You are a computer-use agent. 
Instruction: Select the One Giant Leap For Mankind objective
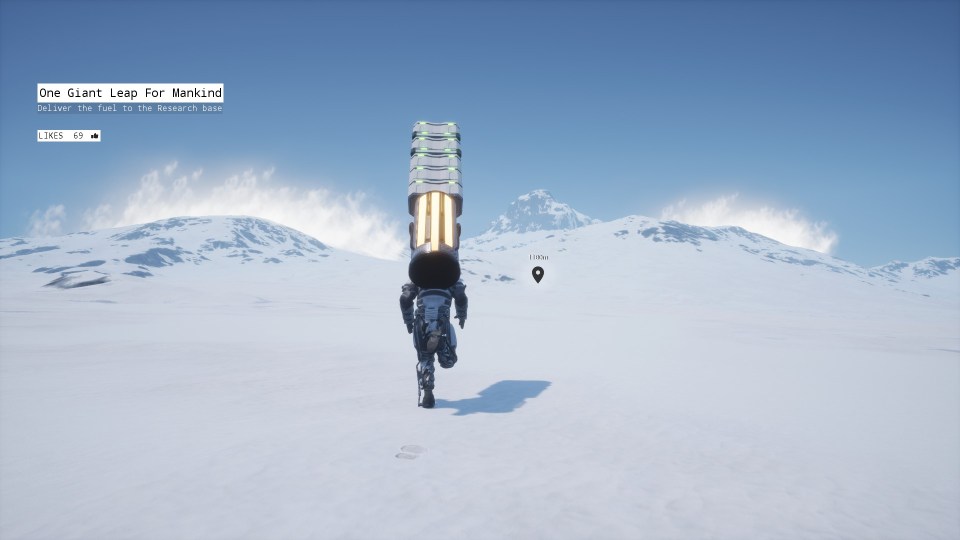pyautogui.click(x=130, y=93)
